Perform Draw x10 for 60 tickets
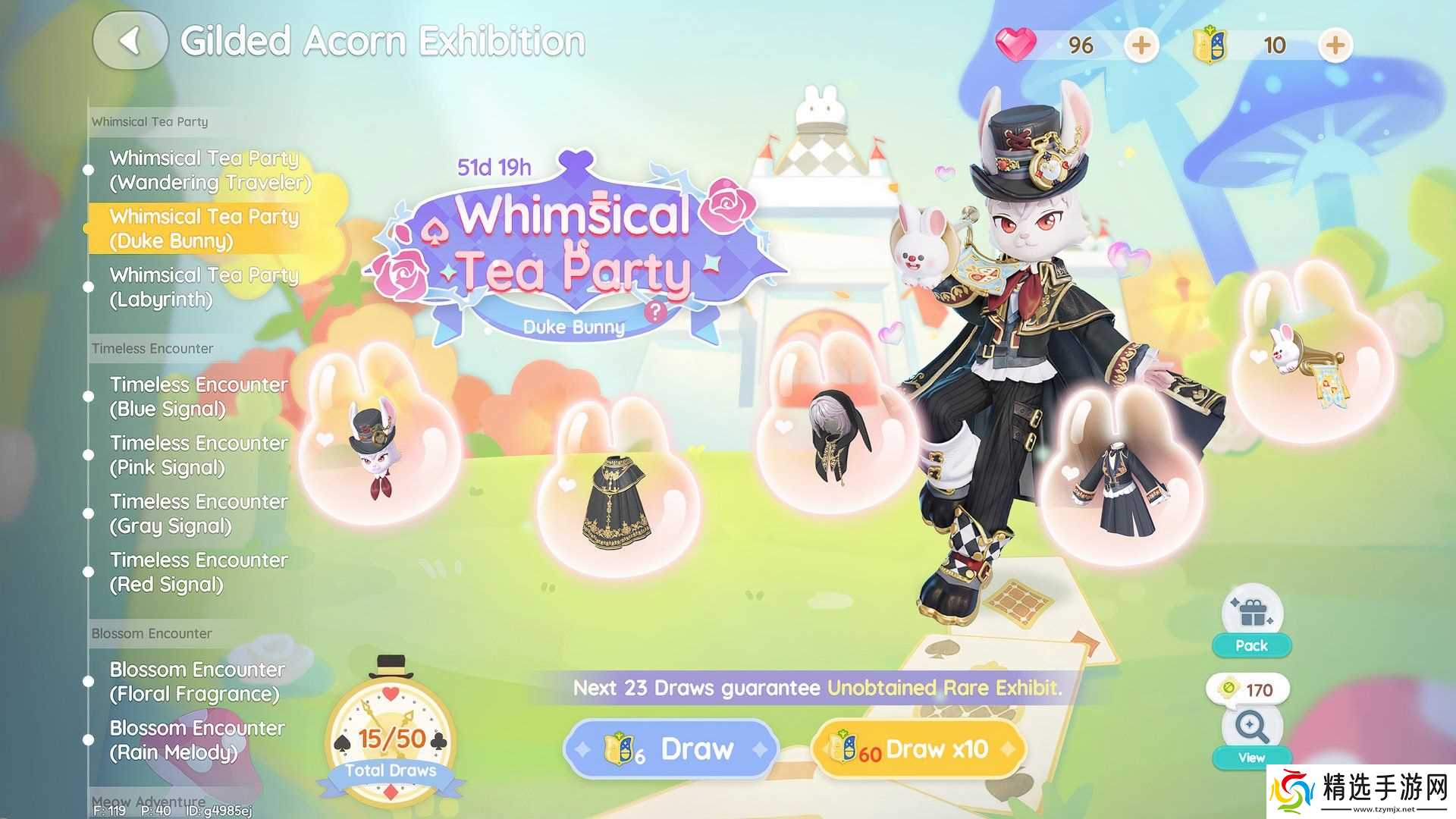 [x=918, y=749]
